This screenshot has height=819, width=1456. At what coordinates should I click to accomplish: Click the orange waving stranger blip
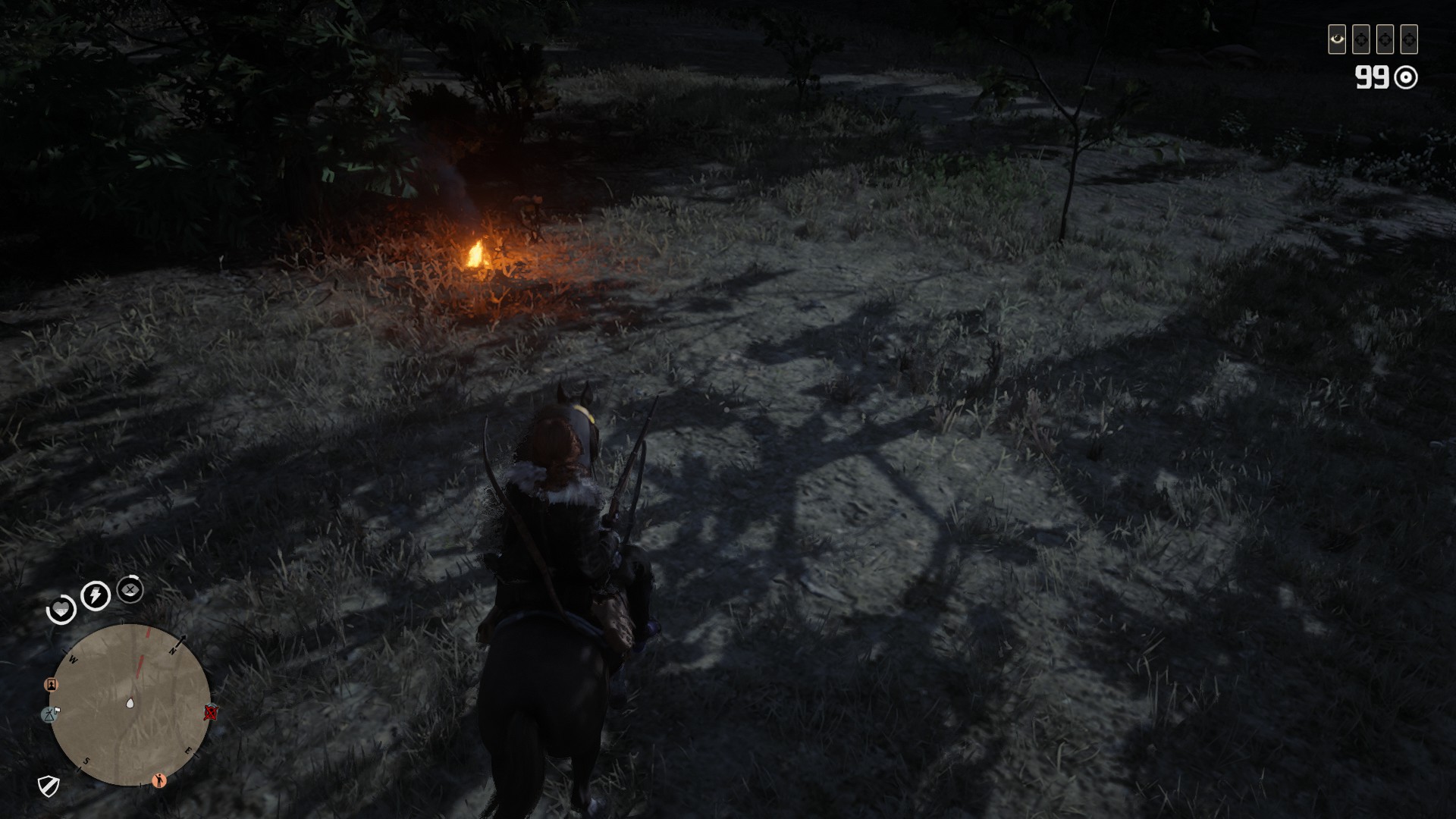coord(159,780)
